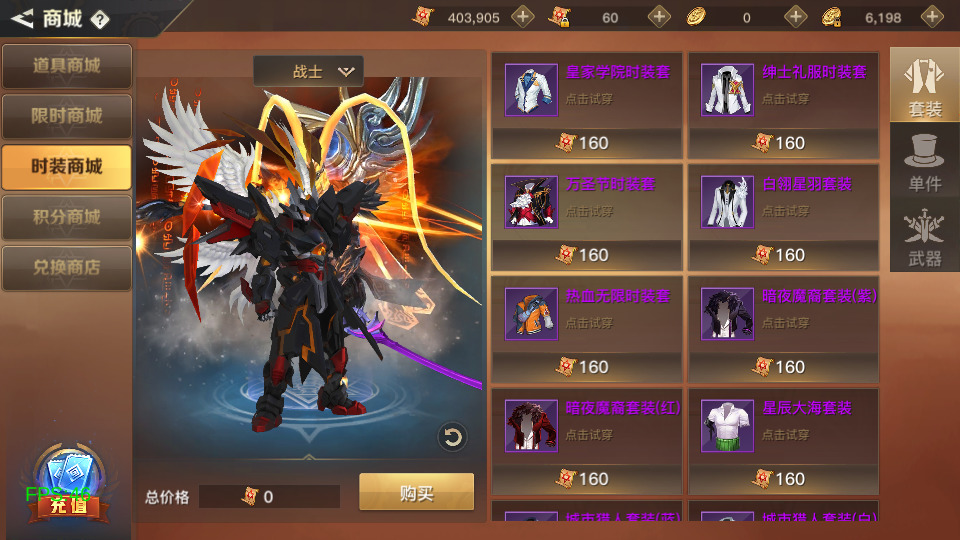This screenshot has height=540, width=960.
Task: Select the 时装商城 category
Action: 66,166
